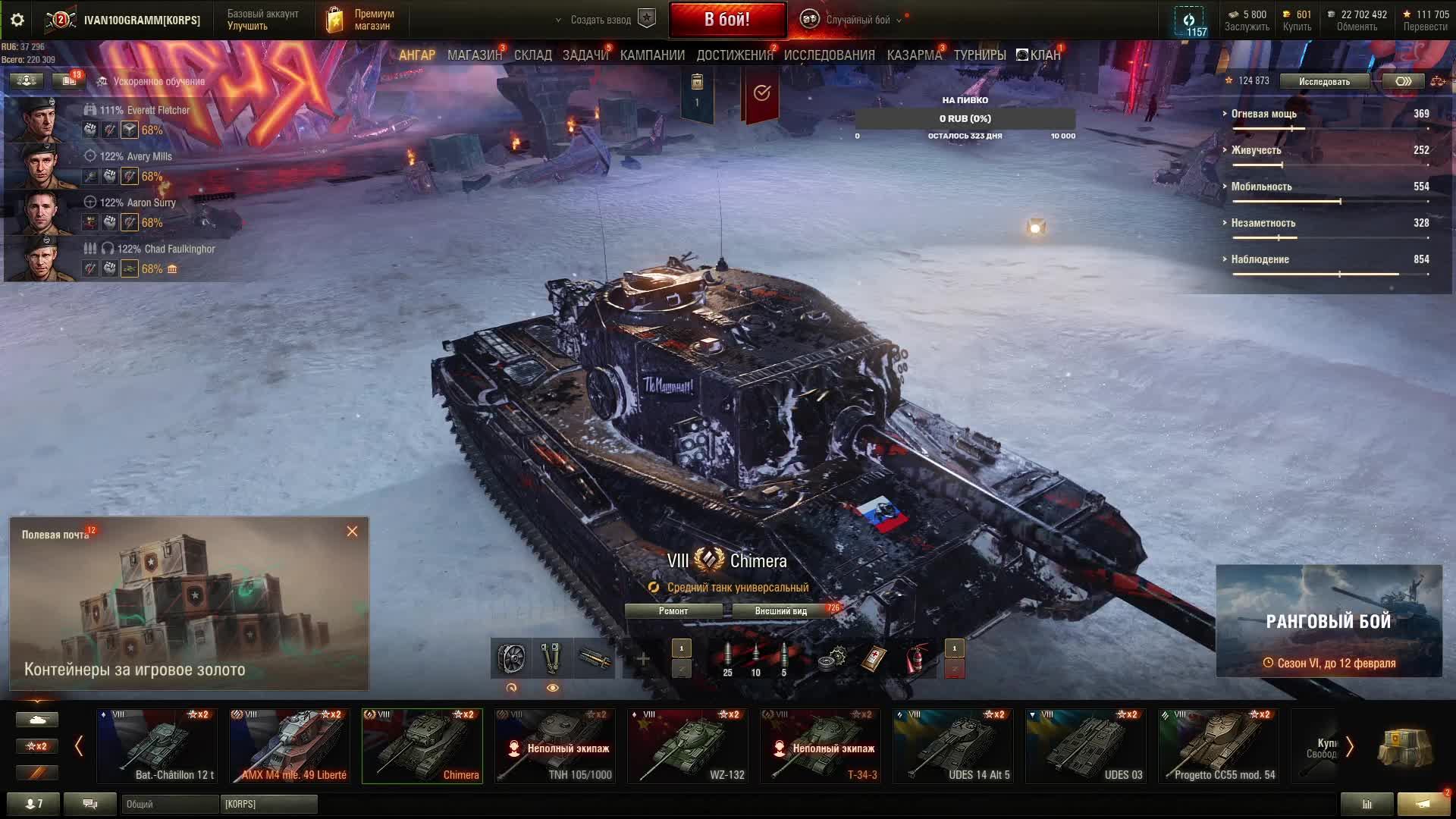Go to the КАЗАРМА tab
The height and width of the screenshot is (819, 1456).
pyautogui.click(x=914, y=55)
